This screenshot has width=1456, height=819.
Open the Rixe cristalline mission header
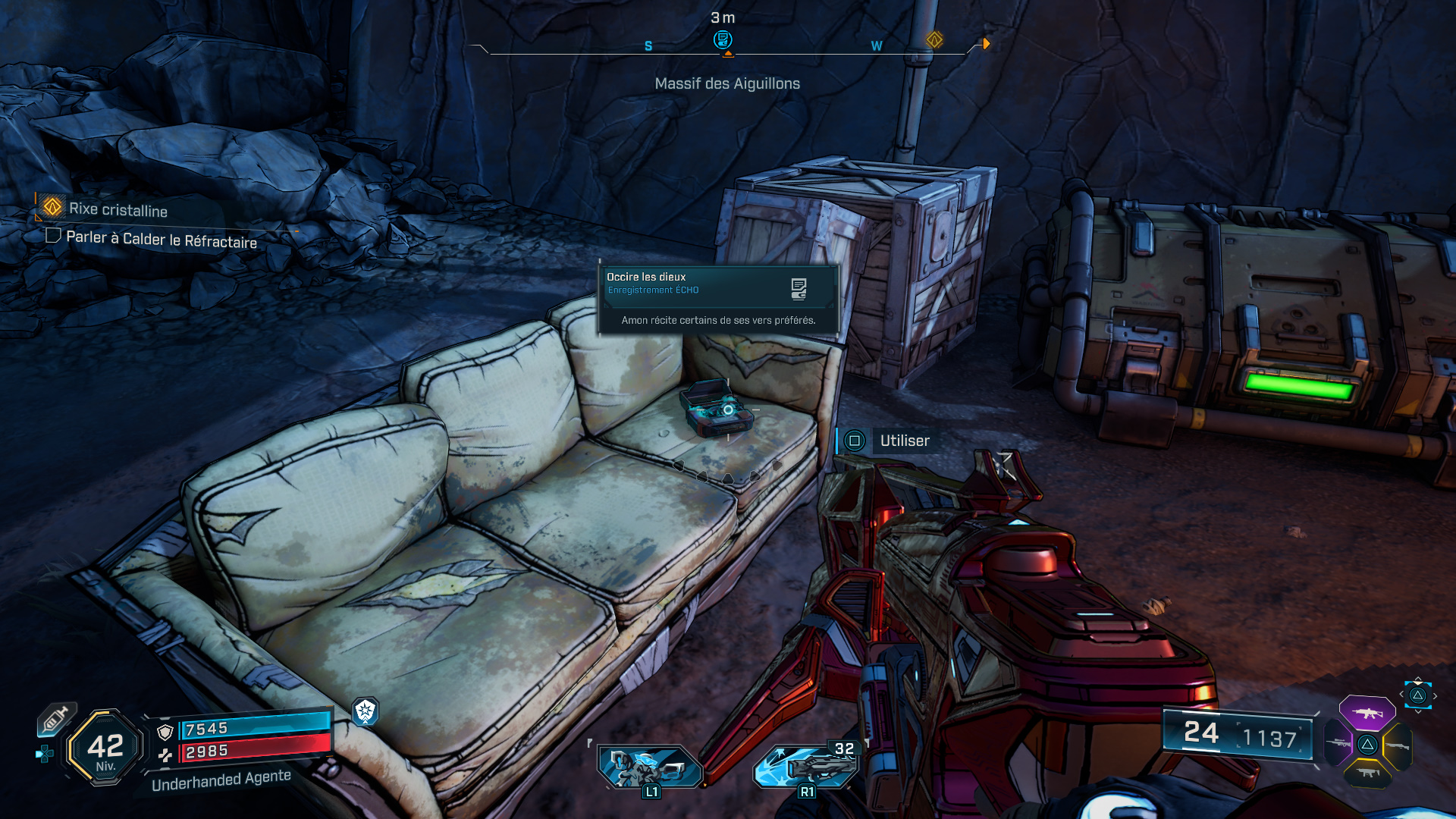pos(118,212)
